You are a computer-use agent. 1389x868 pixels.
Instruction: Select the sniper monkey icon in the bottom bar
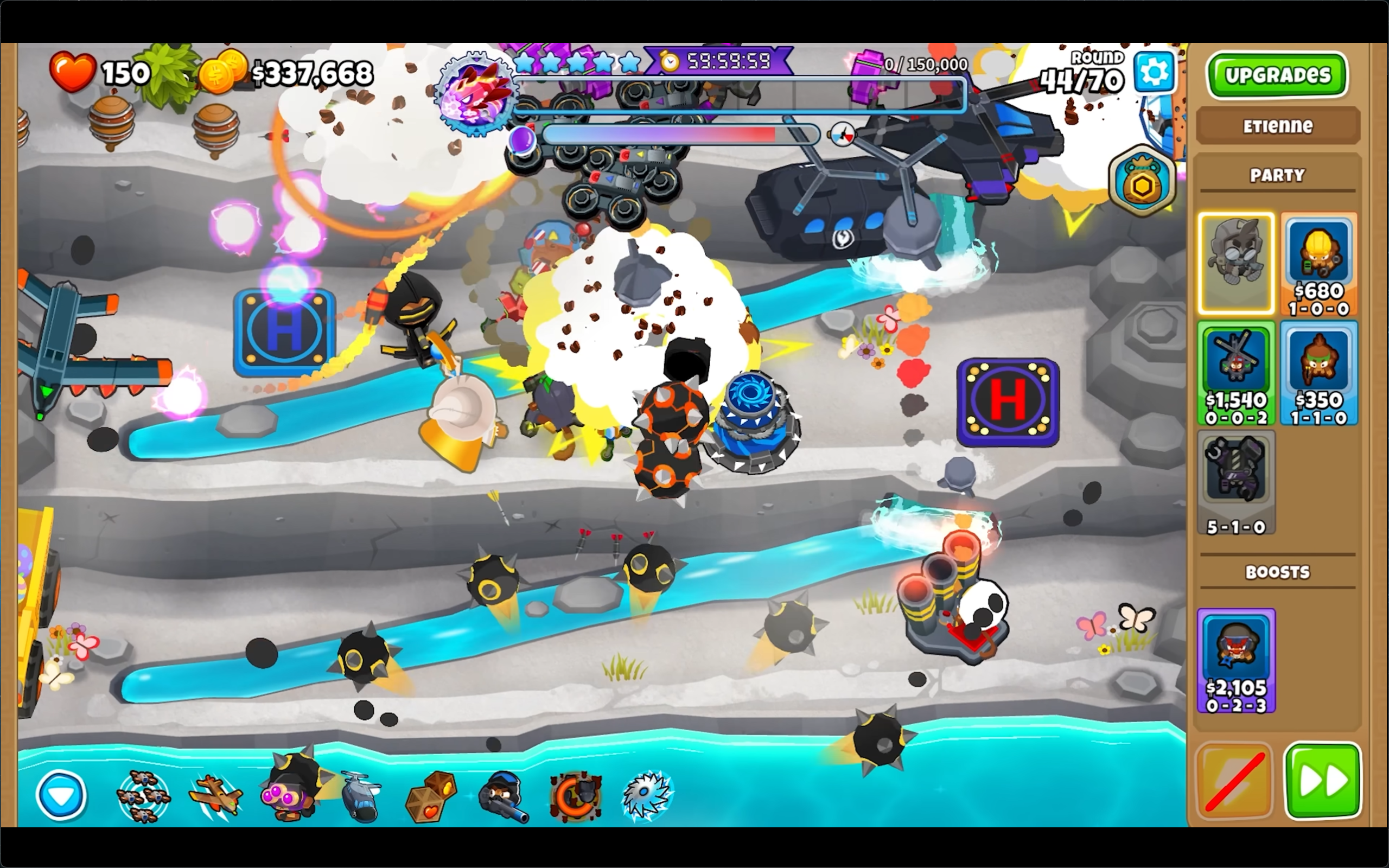pos(505,798)
